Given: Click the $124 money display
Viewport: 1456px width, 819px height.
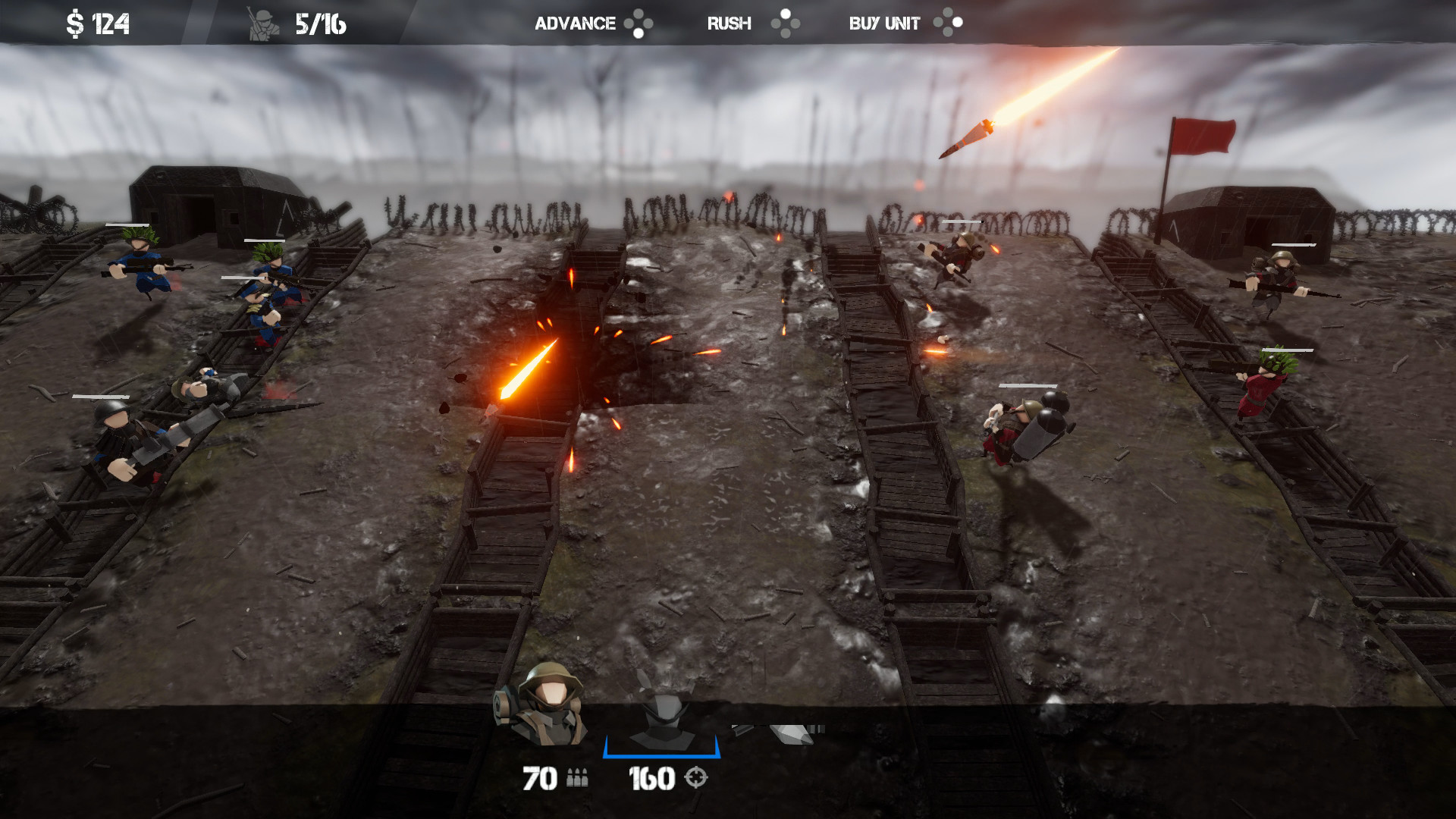Looking at the screenshot, I should tap(94, 21).
